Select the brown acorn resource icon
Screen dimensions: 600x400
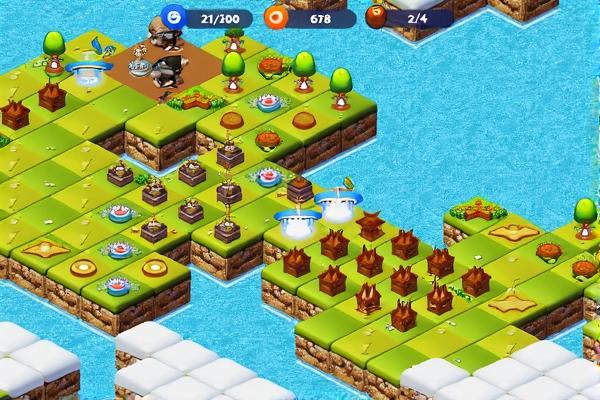pyautogui.click(x=377, y=17)
